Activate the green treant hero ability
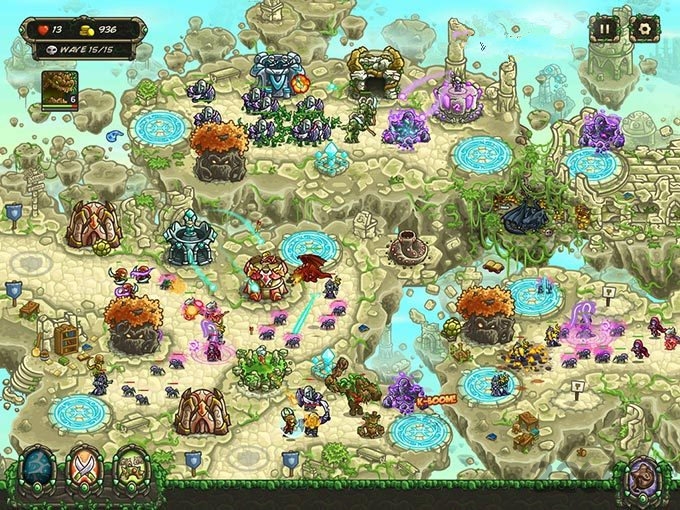This screenshot has width=680, height=510. pyautogui.click(x=133, y=475)
